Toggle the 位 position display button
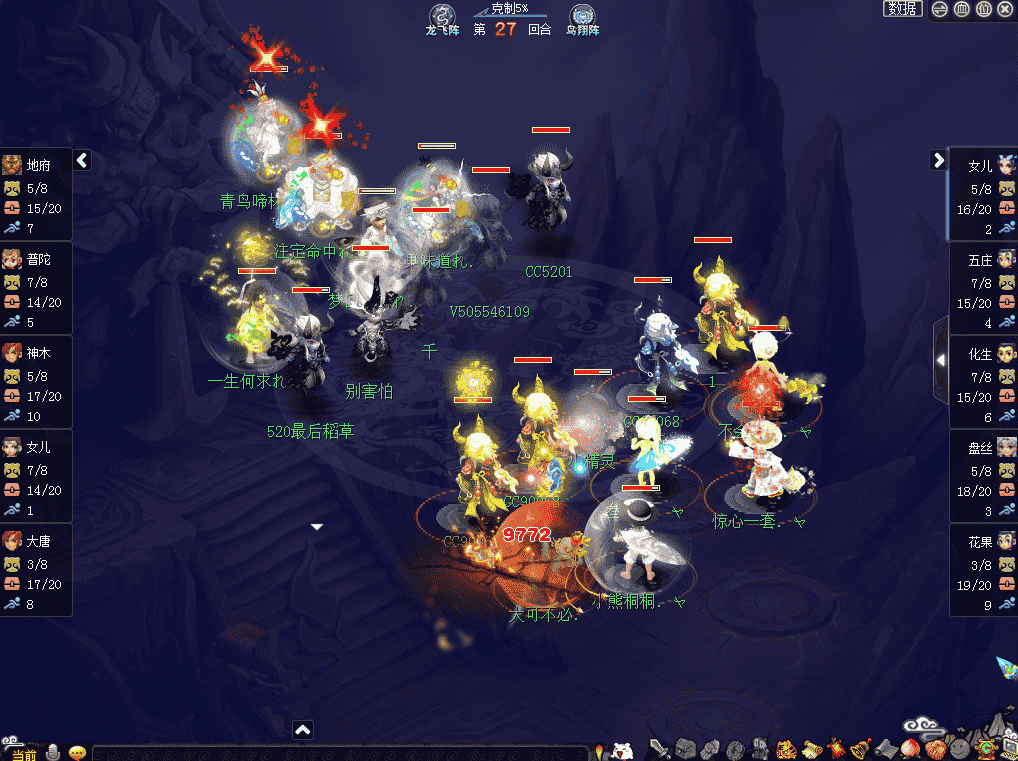Screen dimensions: 1018x761 [x=983, y=9]
